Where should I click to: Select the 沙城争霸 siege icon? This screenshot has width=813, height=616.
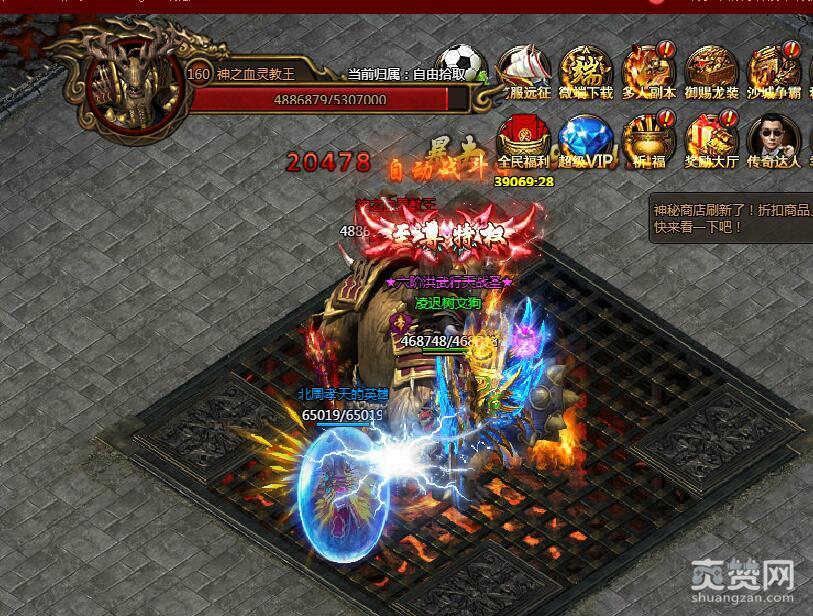[x=774, y=70]
